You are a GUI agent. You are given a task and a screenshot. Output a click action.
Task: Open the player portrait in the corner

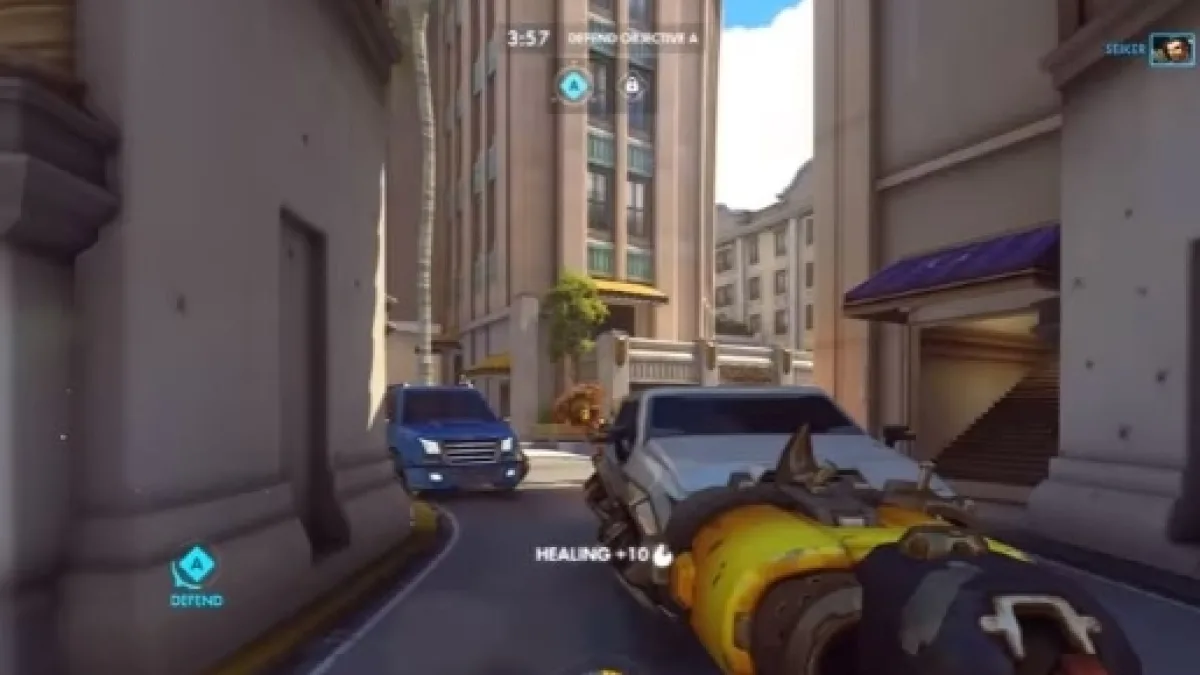(1171, 50)
